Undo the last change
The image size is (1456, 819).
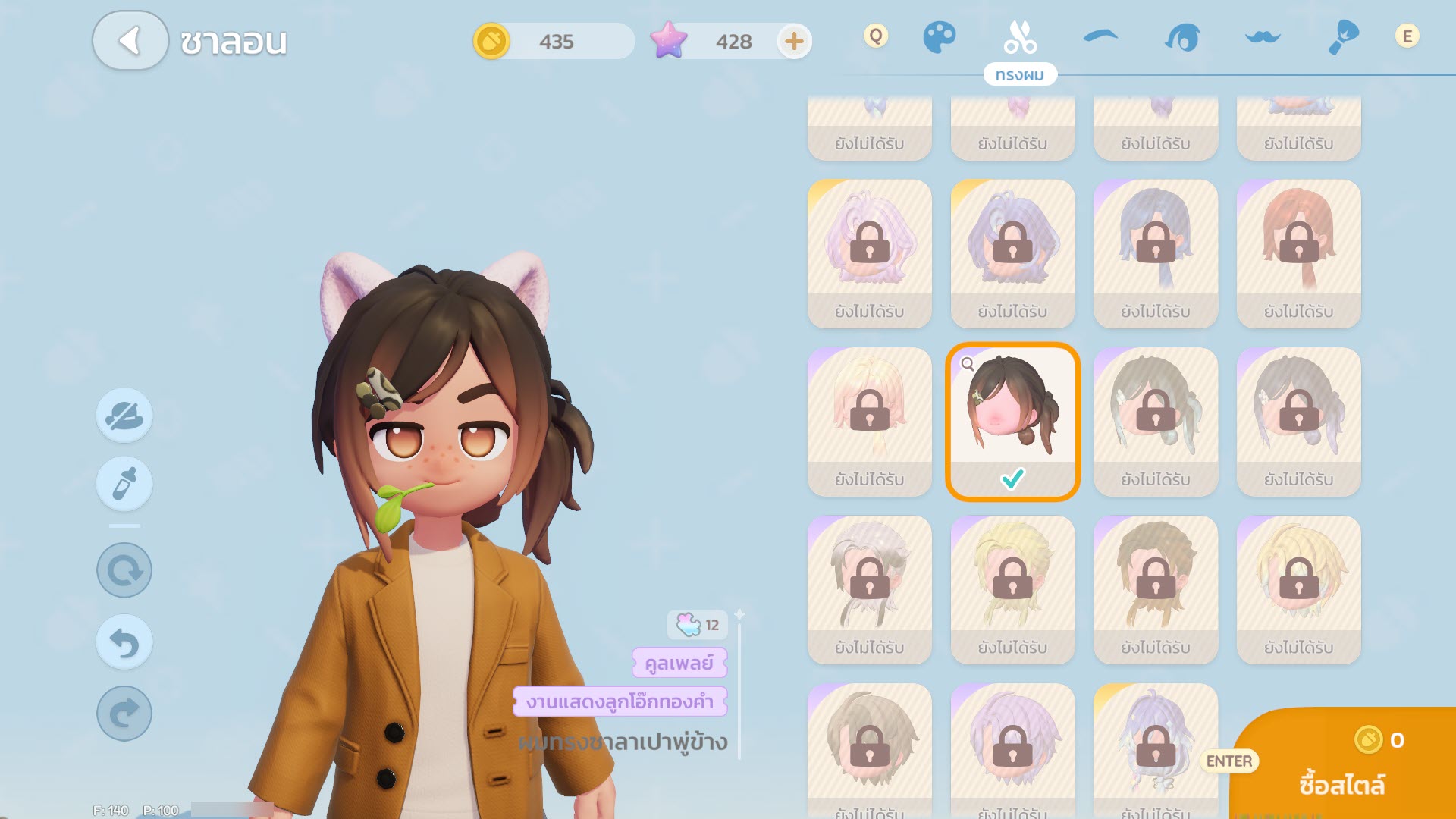tap(124, 643)
